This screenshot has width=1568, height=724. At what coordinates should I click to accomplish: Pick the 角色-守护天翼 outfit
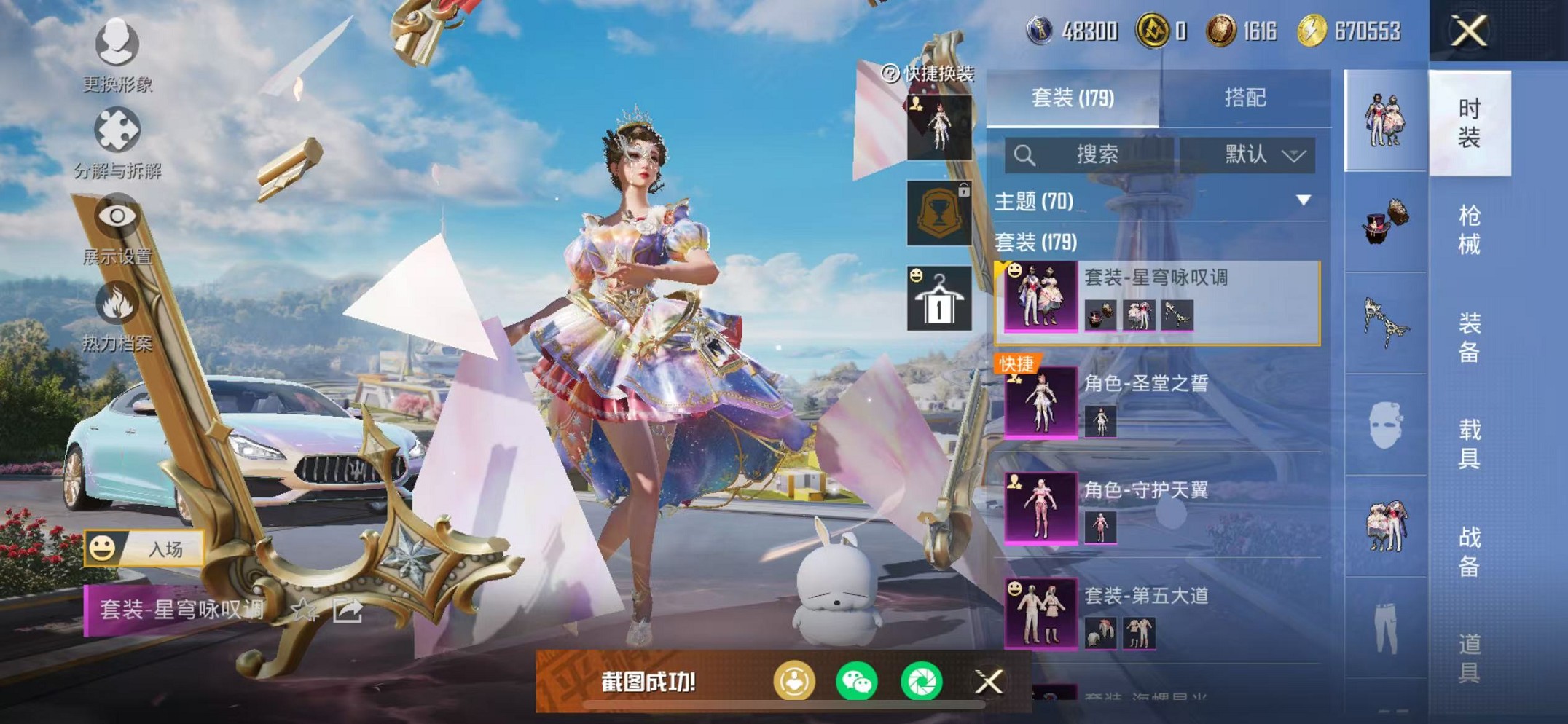(1159, 508)
